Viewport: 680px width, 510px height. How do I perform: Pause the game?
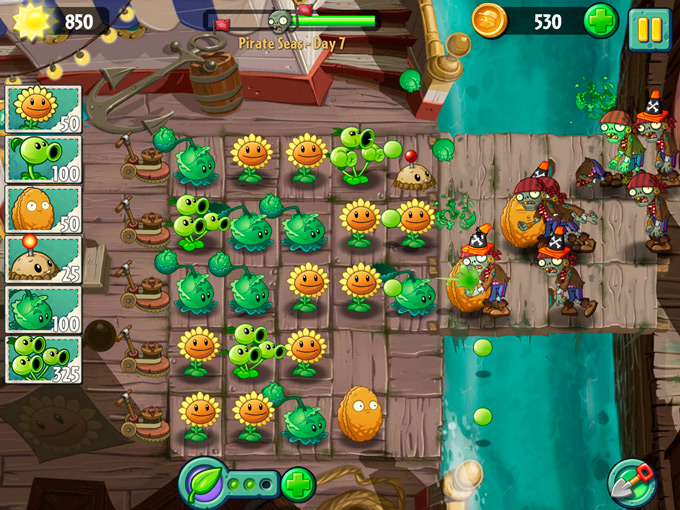click(649, 27)
